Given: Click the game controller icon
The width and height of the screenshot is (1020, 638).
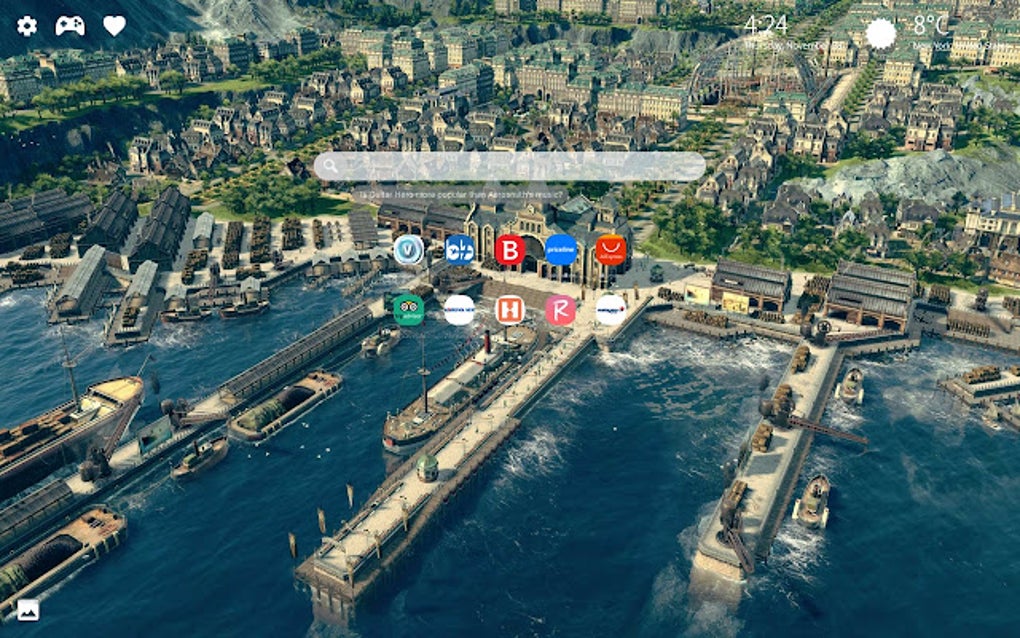Looking at the screenshot, I should [70, 26].
